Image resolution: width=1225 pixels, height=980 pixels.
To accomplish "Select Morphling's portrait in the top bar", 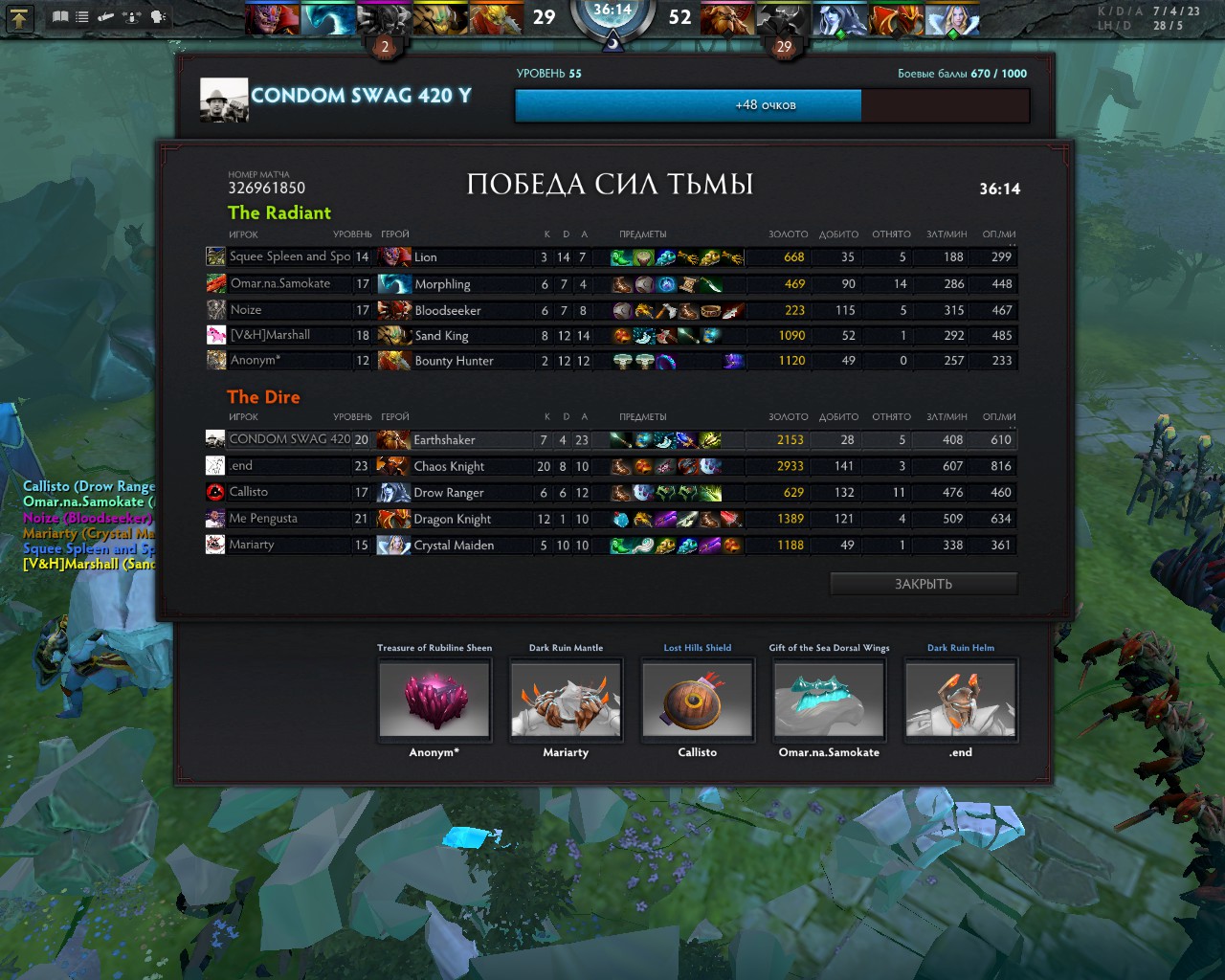I will 328,19.
